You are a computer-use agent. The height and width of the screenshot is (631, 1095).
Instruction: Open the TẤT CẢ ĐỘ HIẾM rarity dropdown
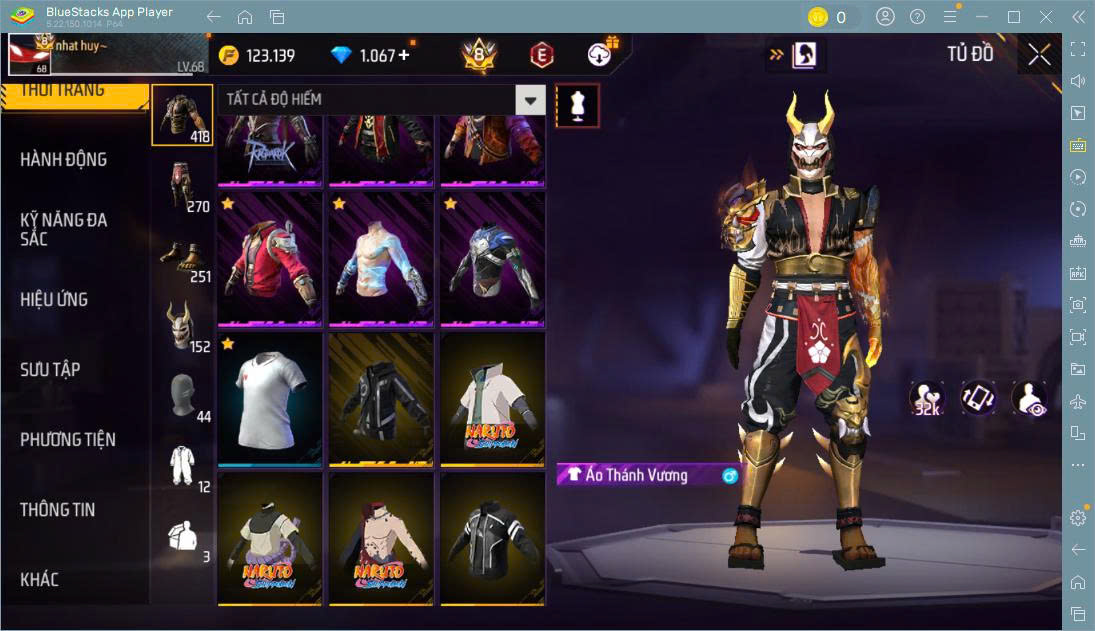[x=530, y=99]
